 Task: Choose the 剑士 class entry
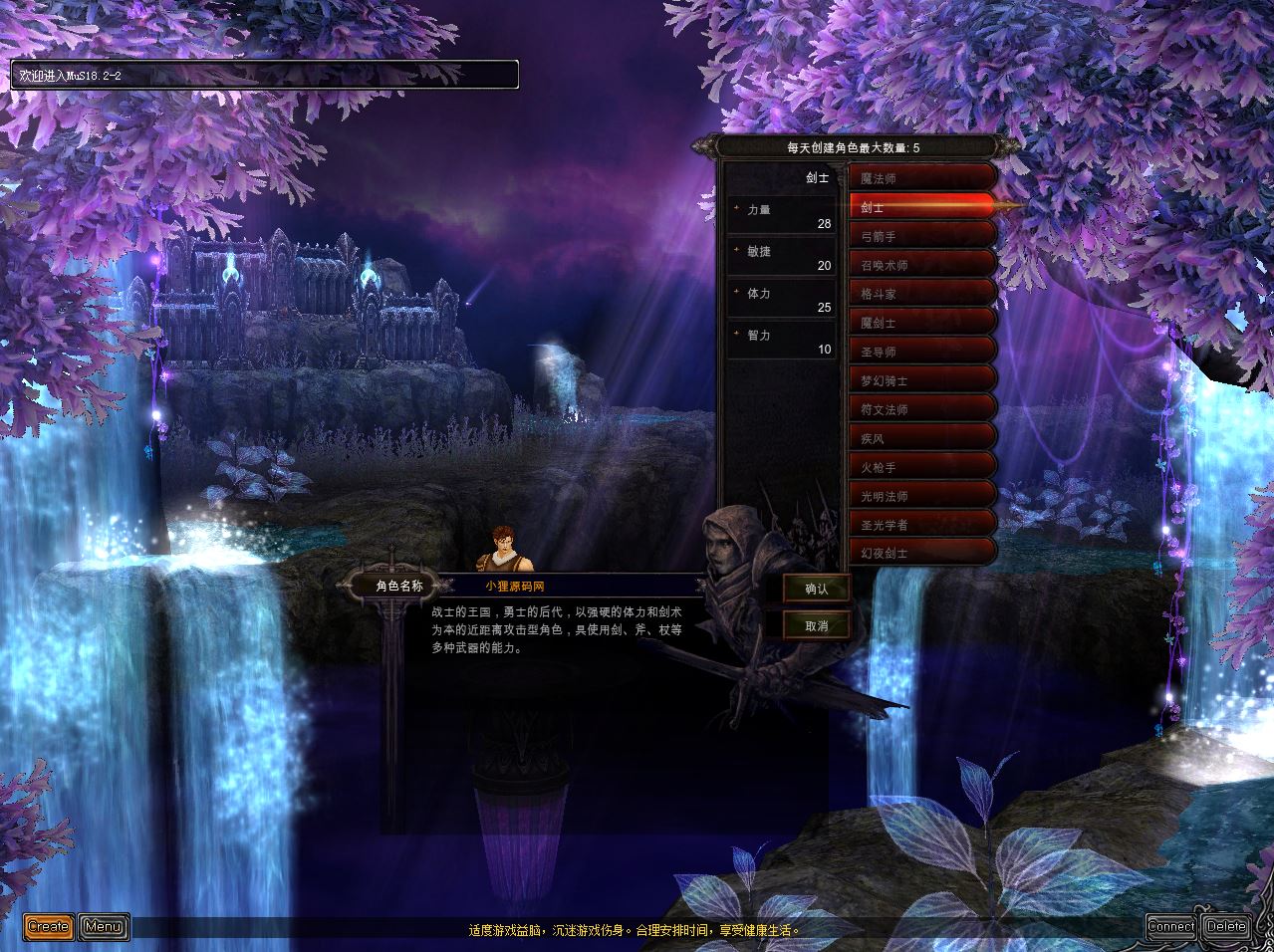(x=921, y=207)
